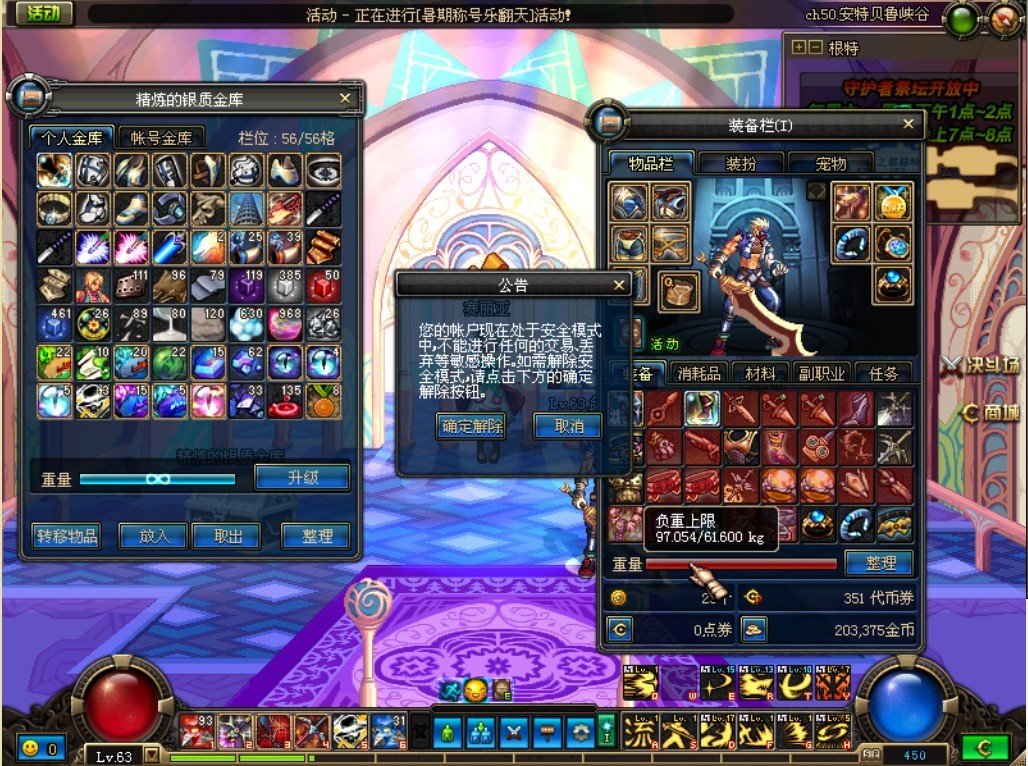The image size is (1028, 766).
Task: Cancel the 公告 dialog with 取消
Action: (567, 426)
